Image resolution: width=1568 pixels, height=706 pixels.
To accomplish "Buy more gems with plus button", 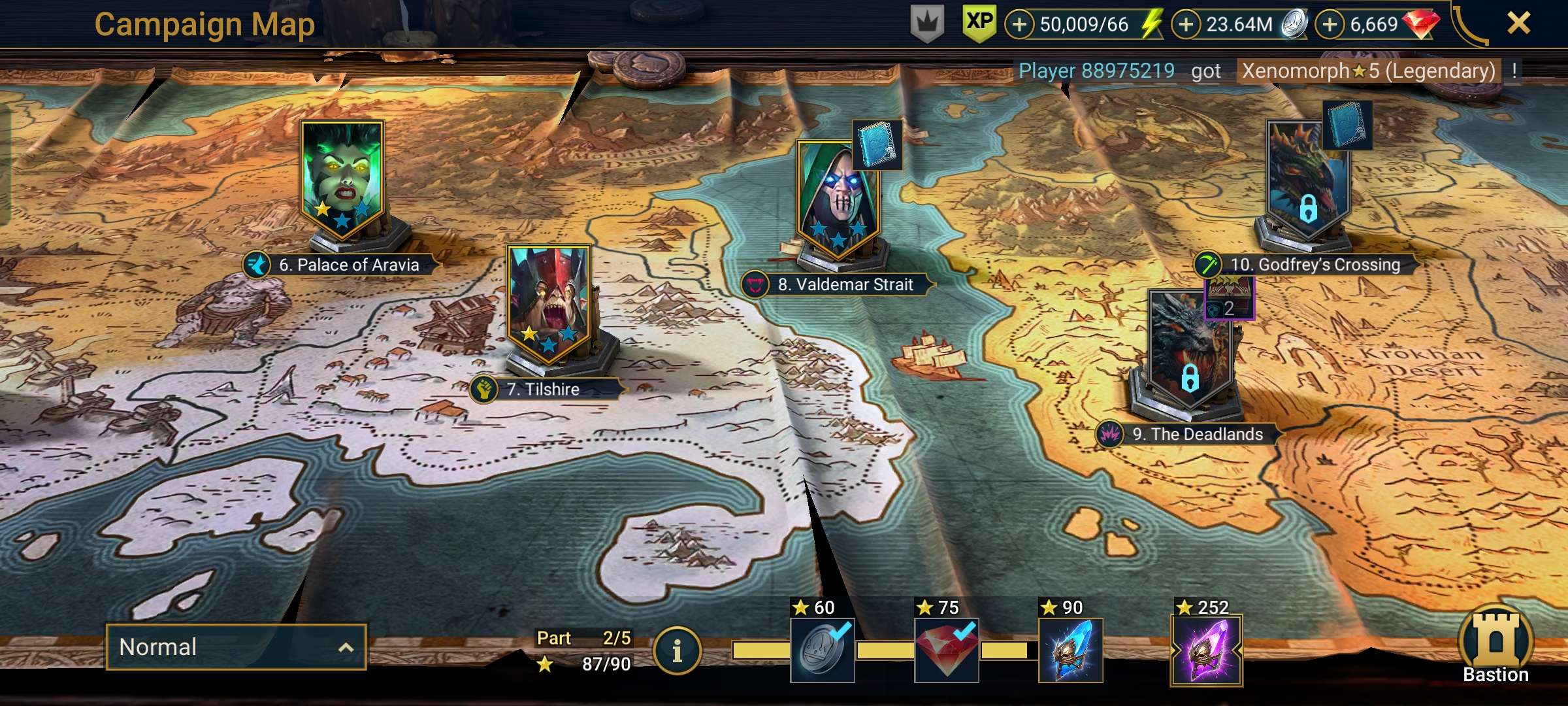I will 1330,25.
